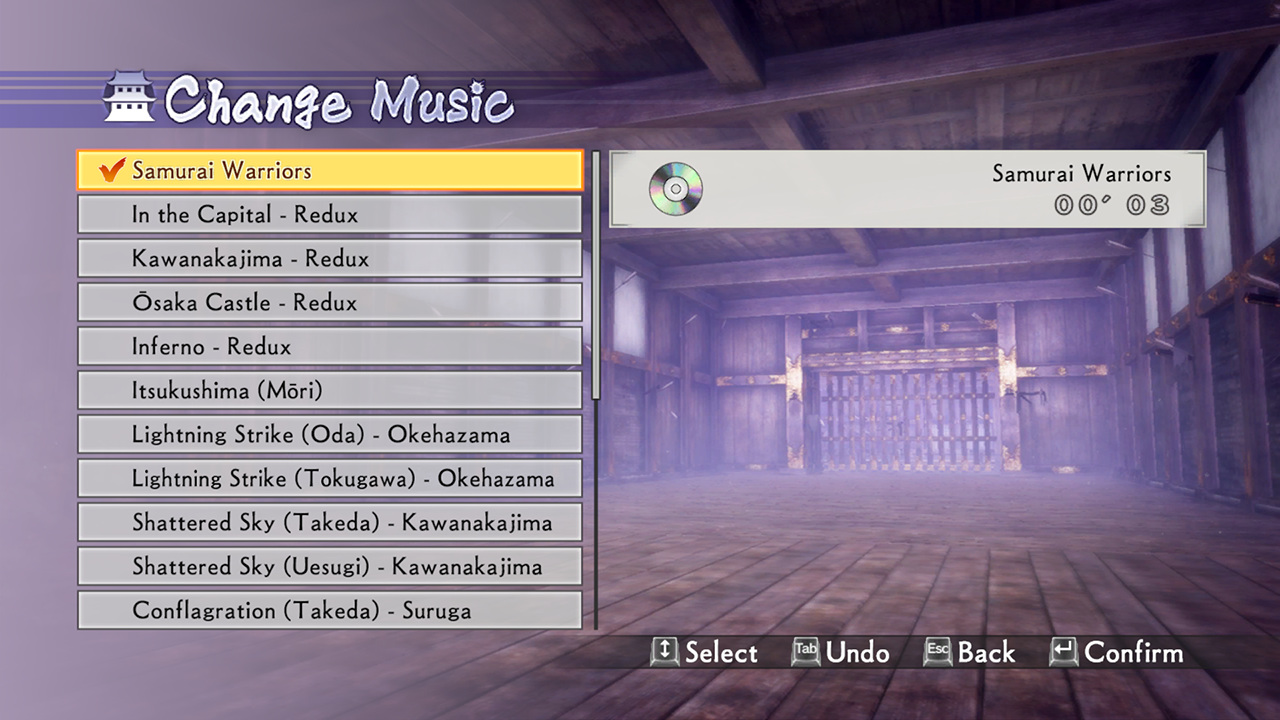Click the castle icon beside Change Music

tap(128, 95)
